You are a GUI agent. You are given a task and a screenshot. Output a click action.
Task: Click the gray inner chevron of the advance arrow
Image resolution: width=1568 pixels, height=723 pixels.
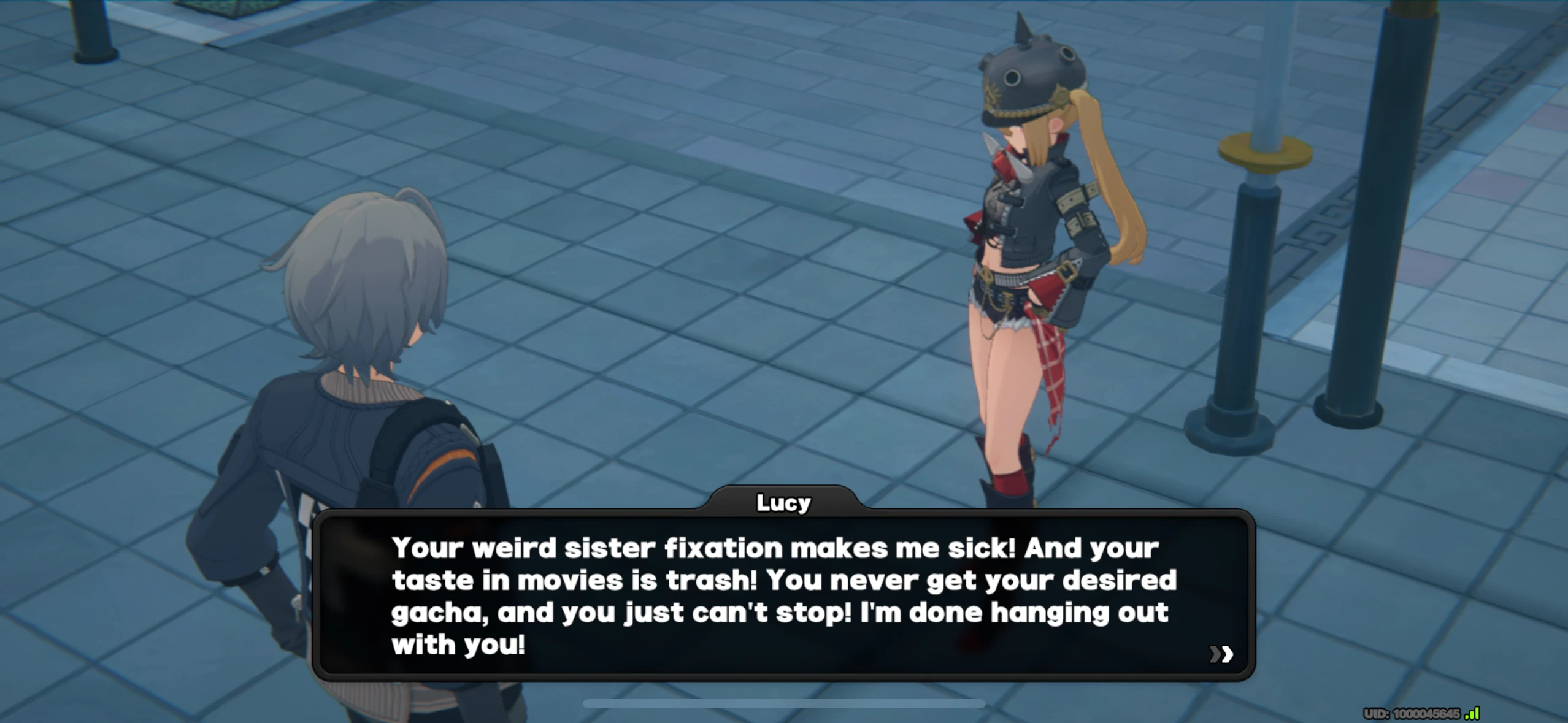click(x=1215, y=656)
